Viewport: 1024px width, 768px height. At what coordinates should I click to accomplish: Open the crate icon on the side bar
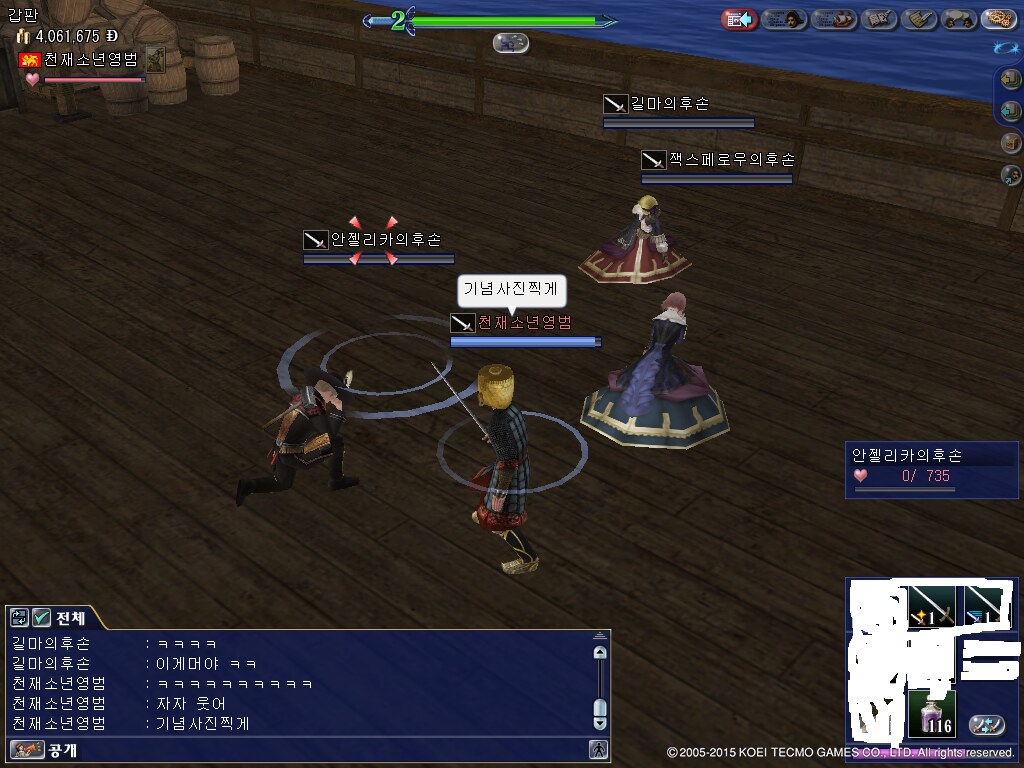coord(1011,143)
